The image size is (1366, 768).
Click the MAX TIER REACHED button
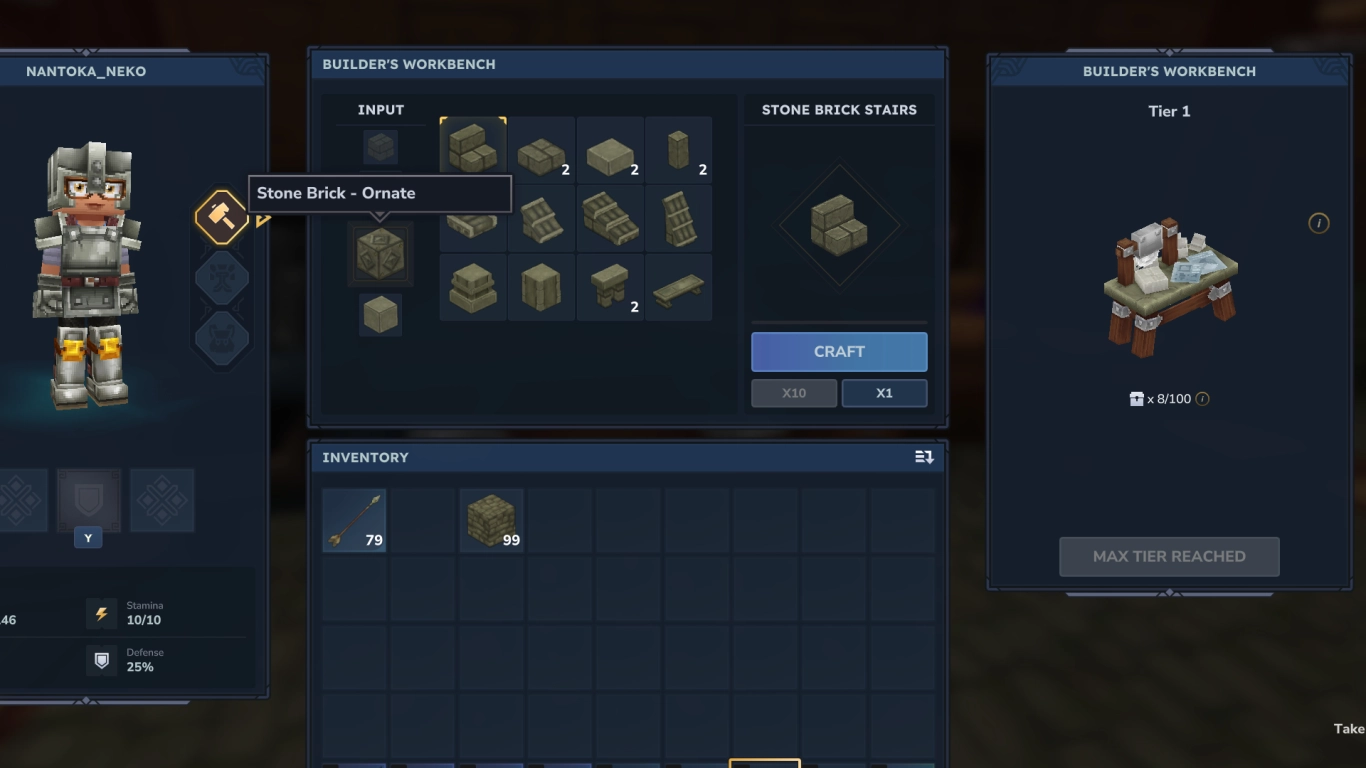click(x=1168, y=556)
